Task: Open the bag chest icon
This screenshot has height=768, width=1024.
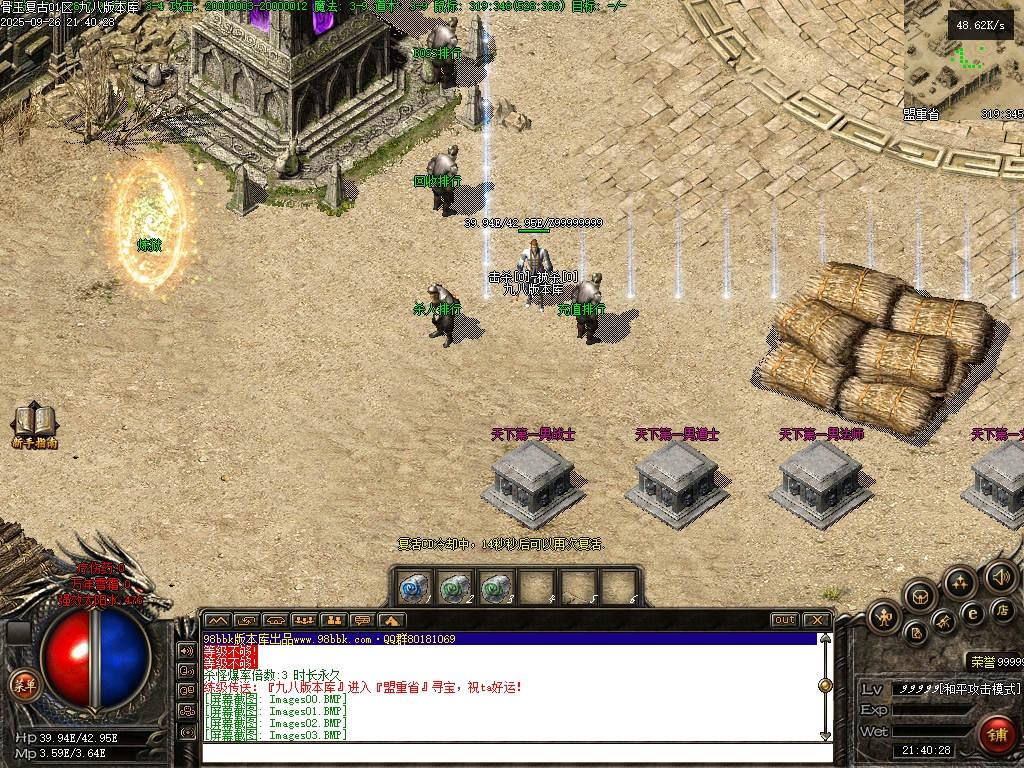Action: [x=920, y=597]
